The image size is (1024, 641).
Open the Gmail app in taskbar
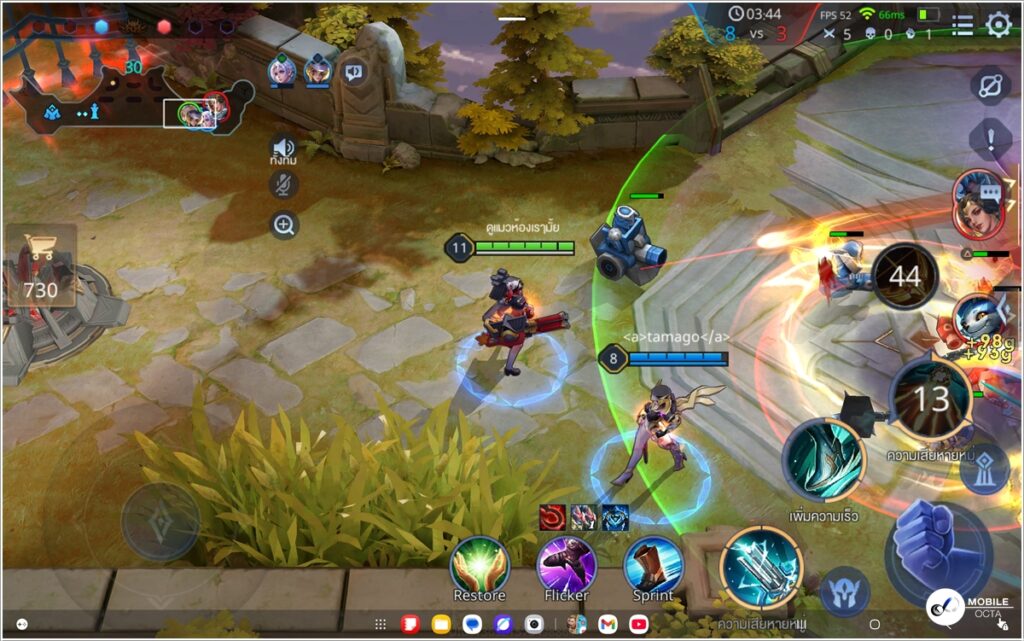[x=607, y=624]
